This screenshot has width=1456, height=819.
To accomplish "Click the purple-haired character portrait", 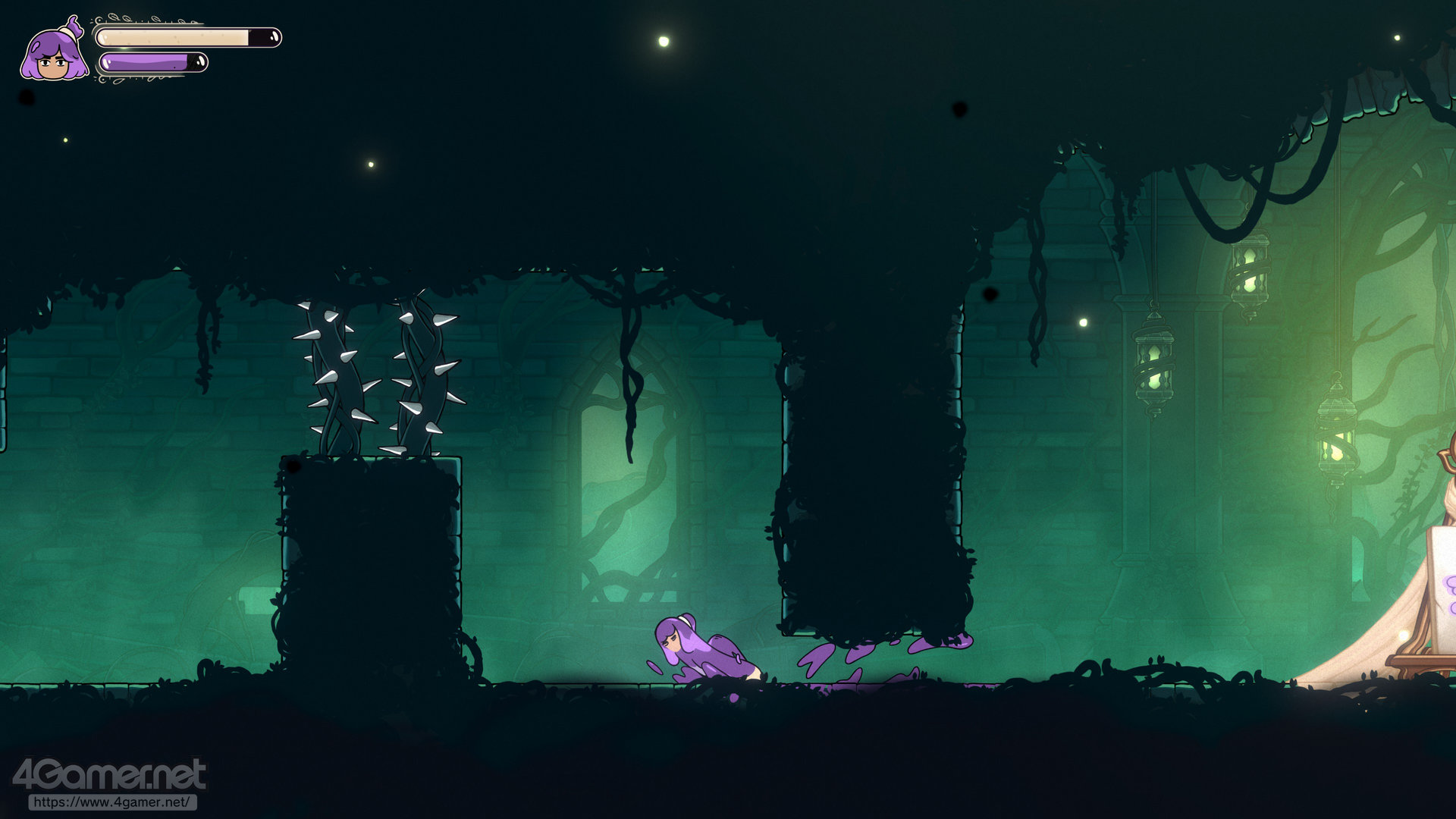I will click(53, 52).
